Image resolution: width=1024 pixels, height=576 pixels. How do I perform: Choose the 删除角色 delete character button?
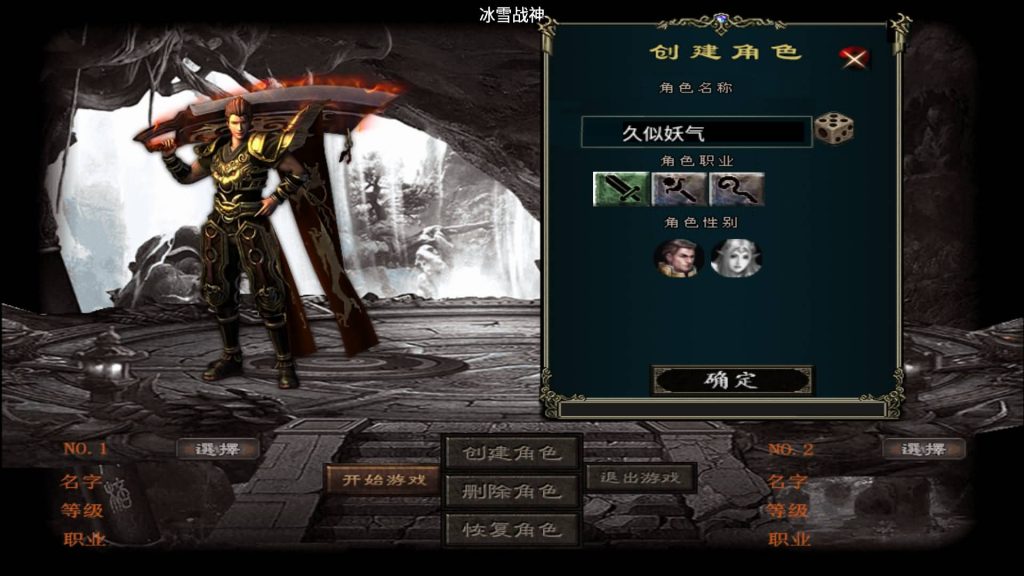coord(511,491)
